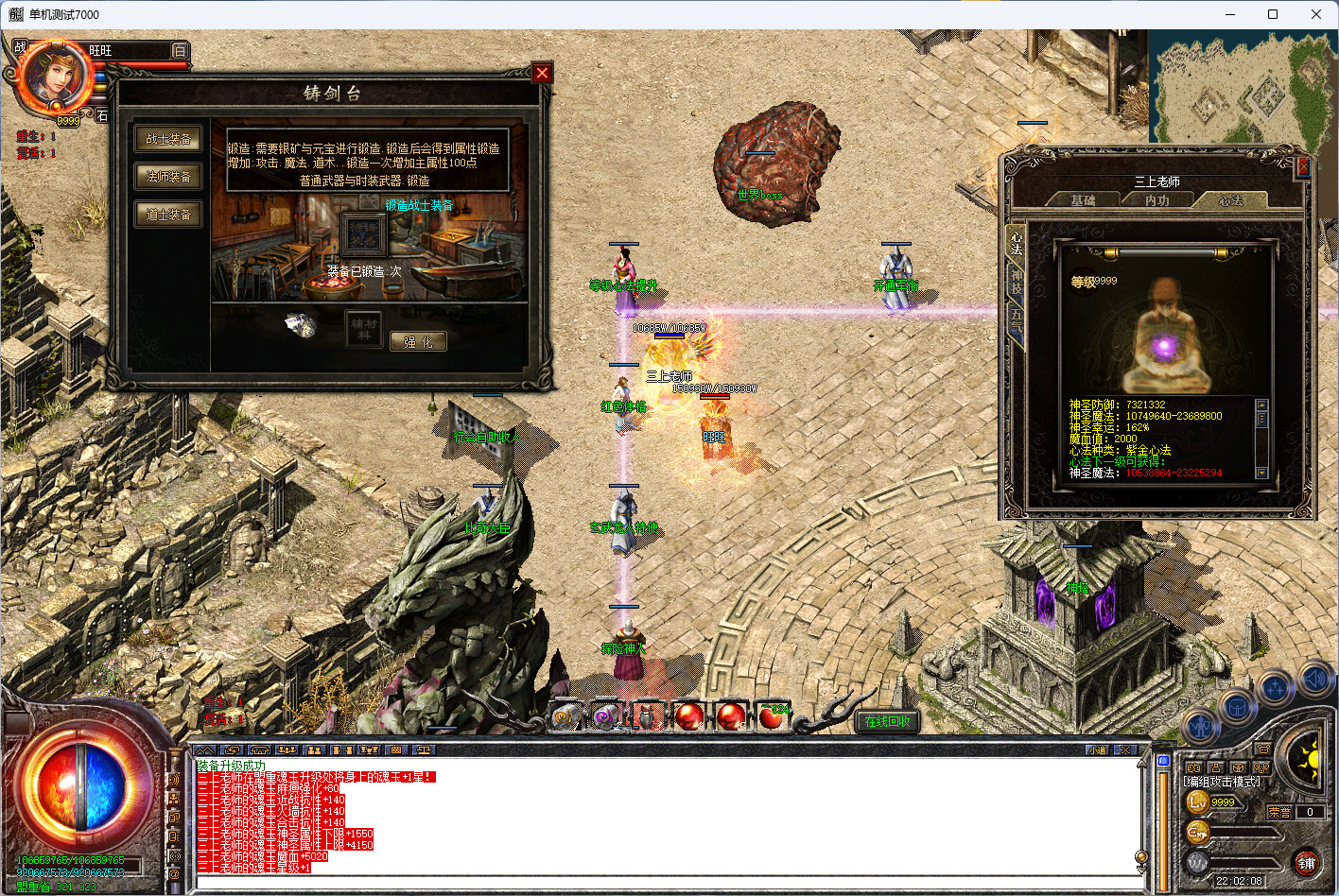The image size is (1339, 896).
Task: Open the 铺 shop button
Action: click(1306, 862)
